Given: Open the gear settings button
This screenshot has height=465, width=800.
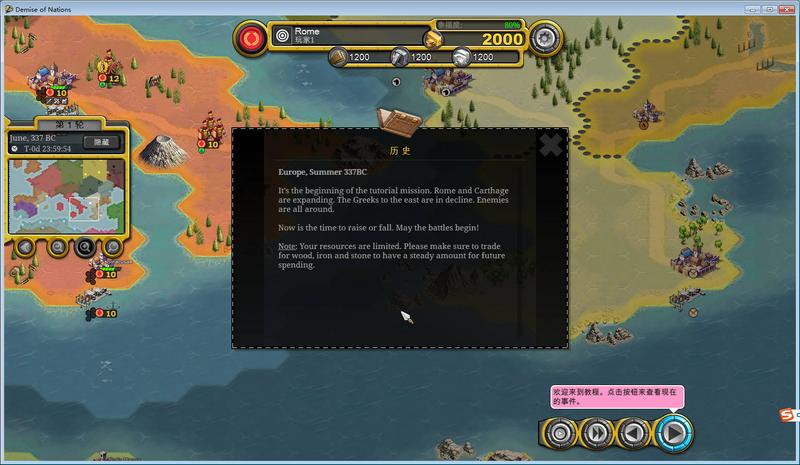Looking at the screenshot, I should 545,39.
